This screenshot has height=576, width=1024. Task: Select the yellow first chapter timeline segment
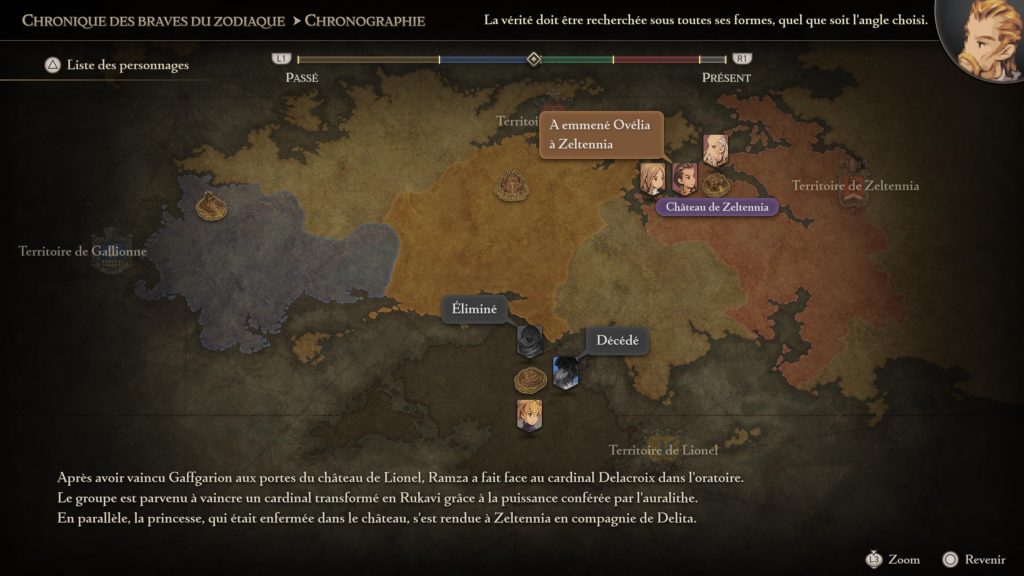(367, 60)
